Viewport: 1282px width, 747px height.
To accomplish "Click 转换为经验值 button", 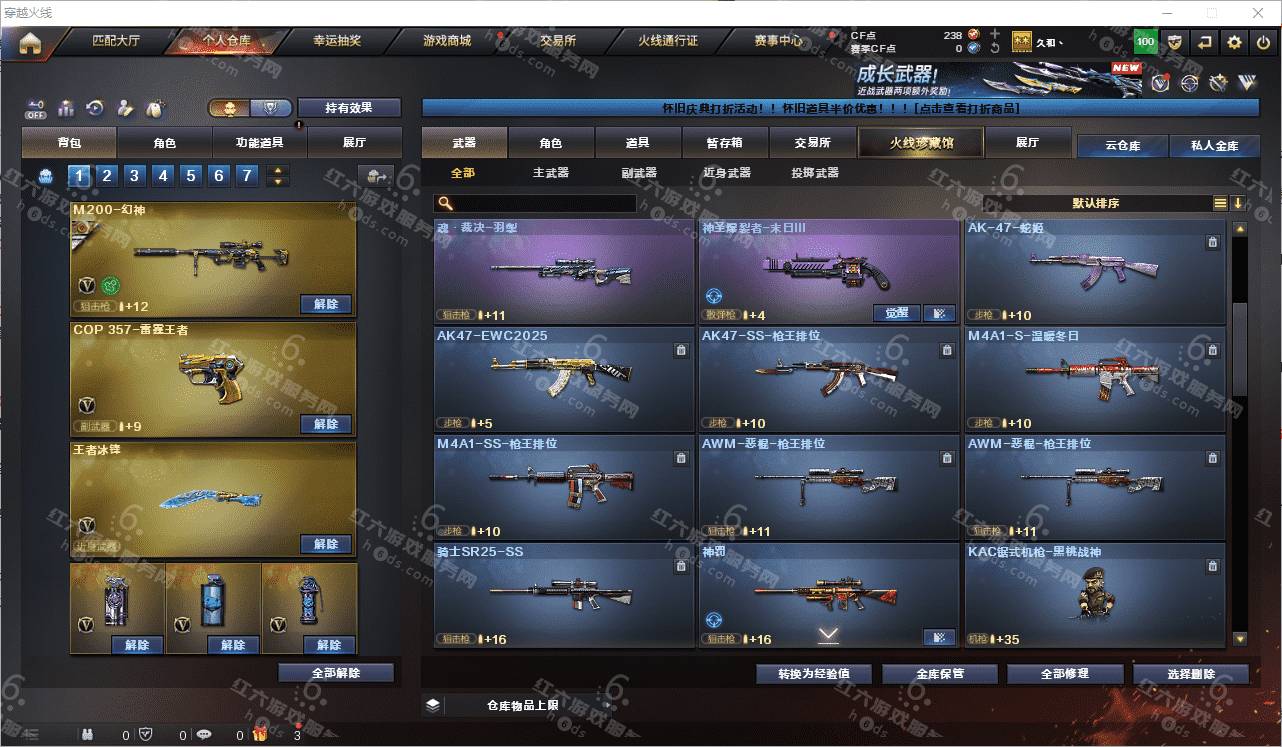I will (x=814, y=674).
